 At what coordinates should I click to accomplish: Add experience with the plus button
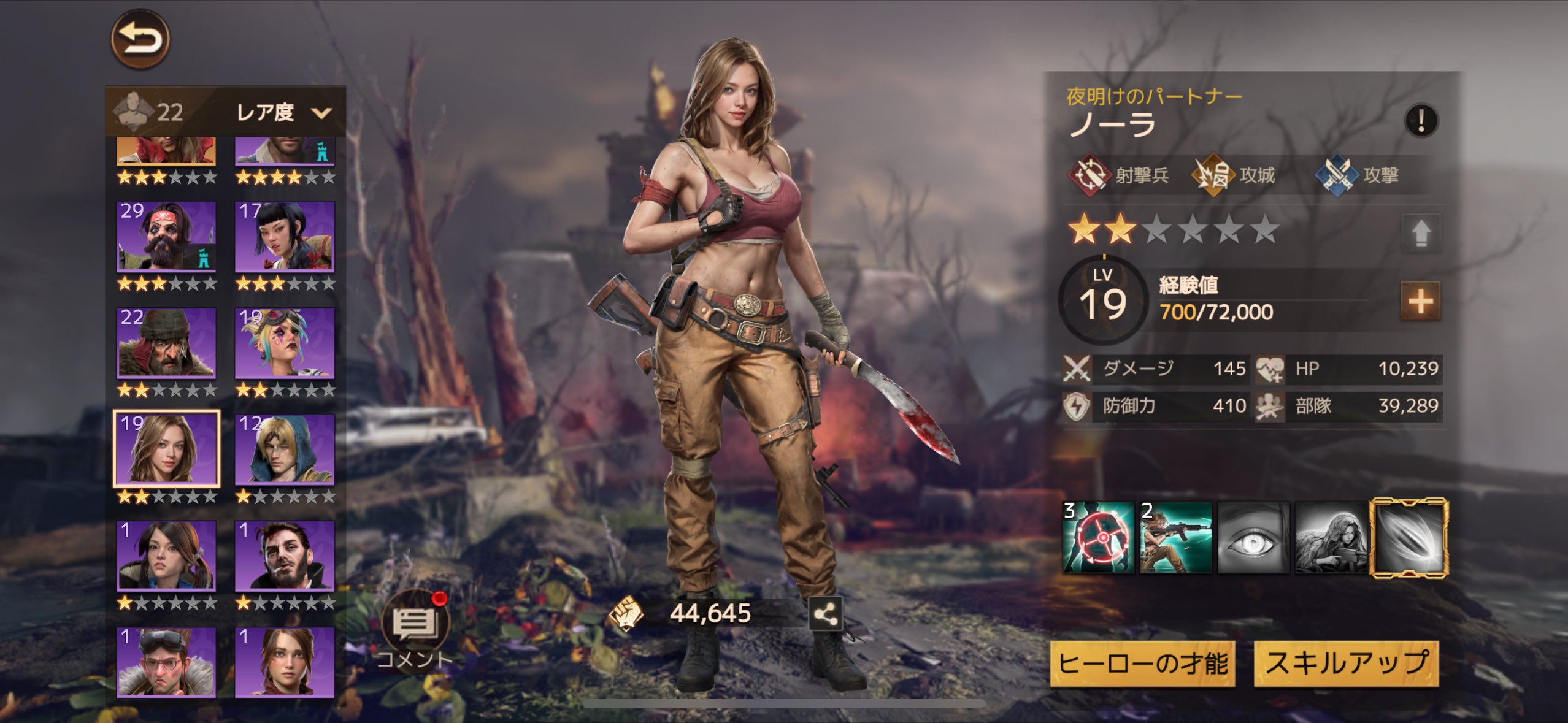point(1421,301)
